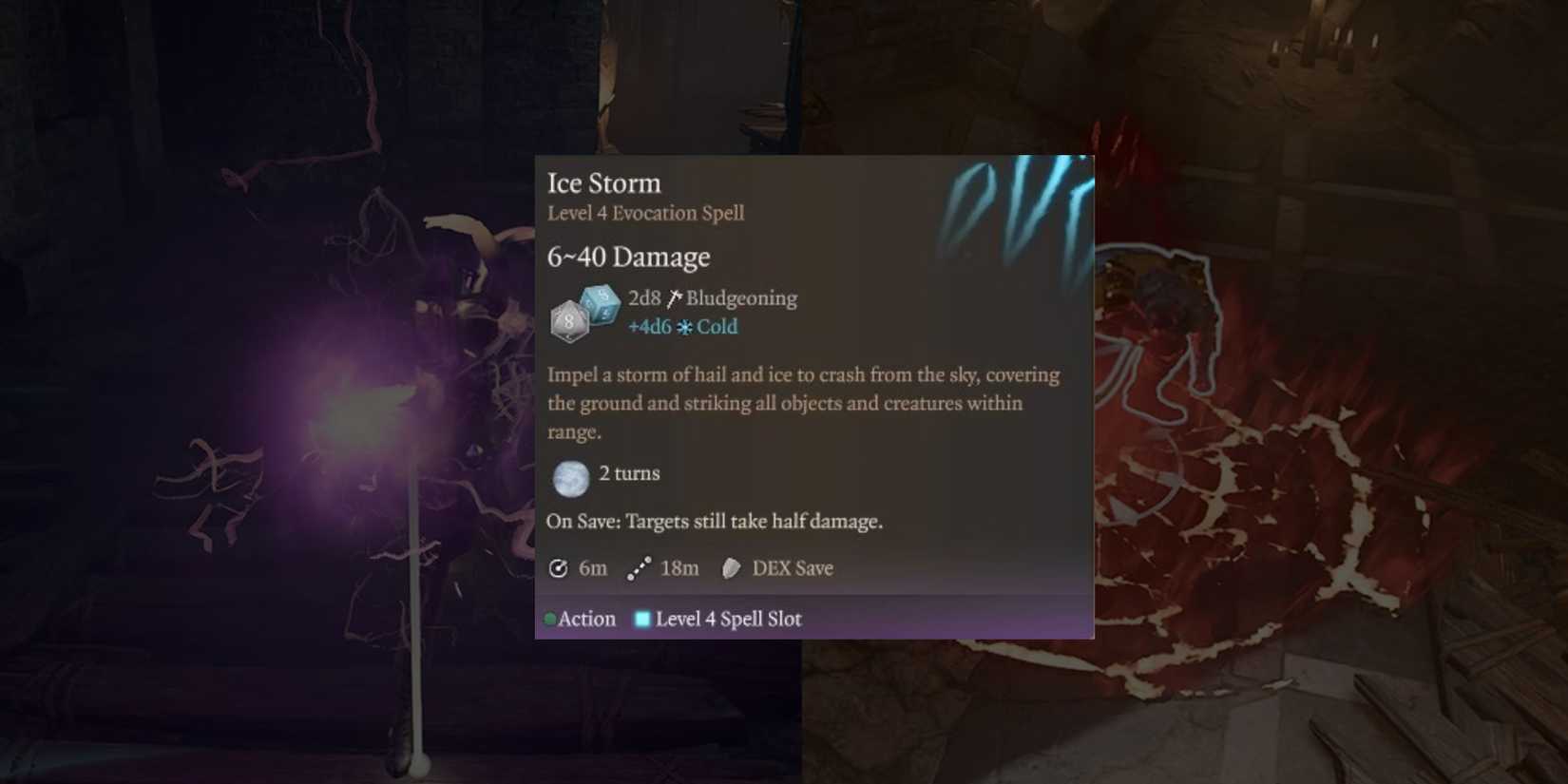Expand the 6~40 Damage breakdown
1568x784 pixels.
point(628,256)
